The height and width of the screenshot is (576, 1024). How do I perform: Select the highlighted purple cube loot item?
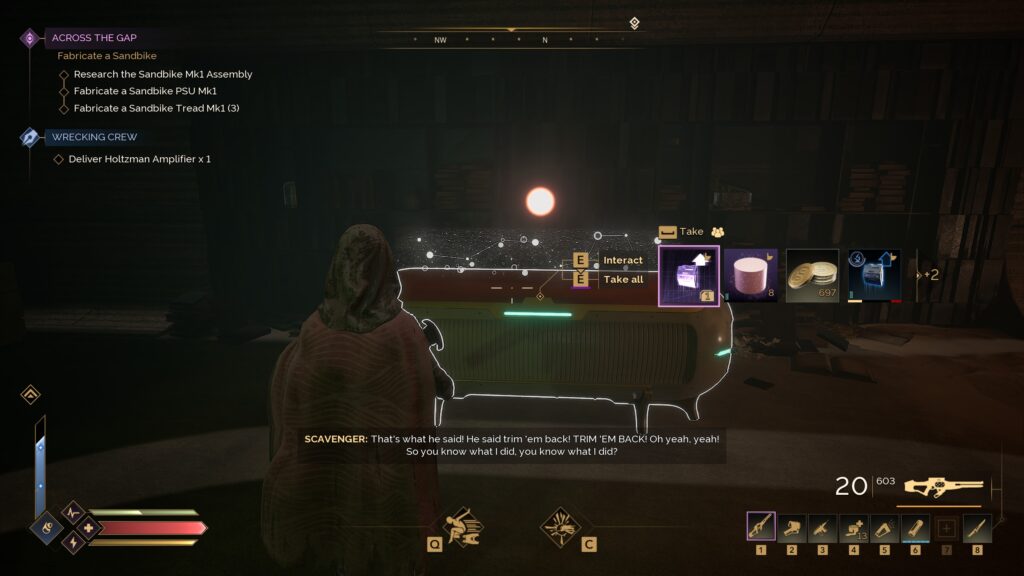coord(688,275)
